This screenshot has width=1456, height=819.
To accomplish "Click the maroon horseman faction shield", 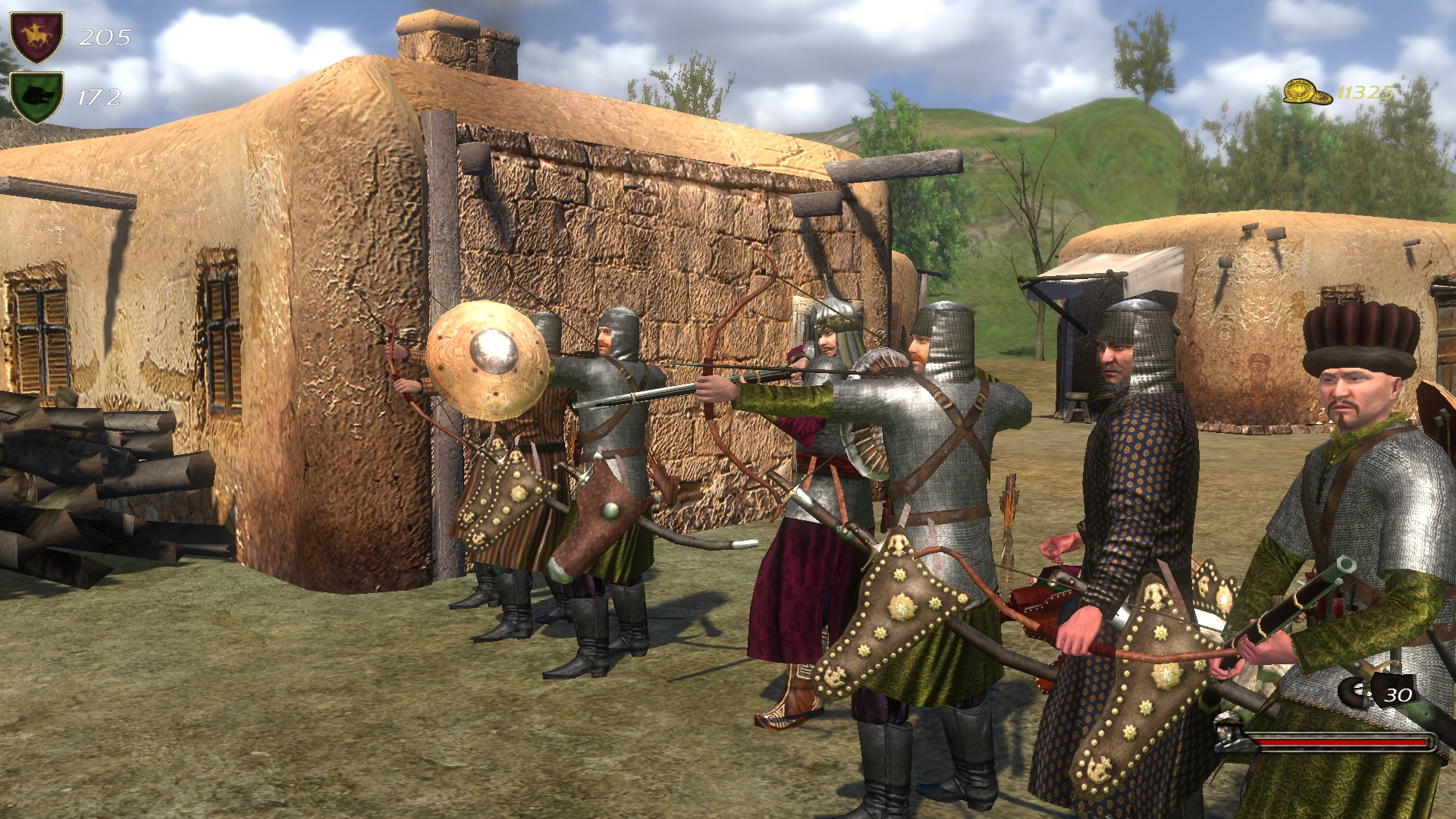I will (36, 33).
